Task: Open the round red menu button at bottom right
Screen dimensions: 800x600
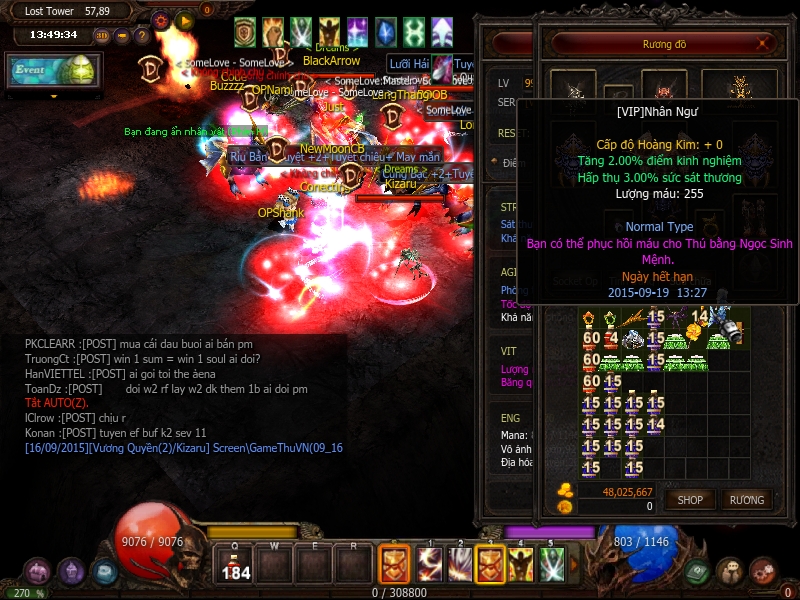Action: [764, 571]
